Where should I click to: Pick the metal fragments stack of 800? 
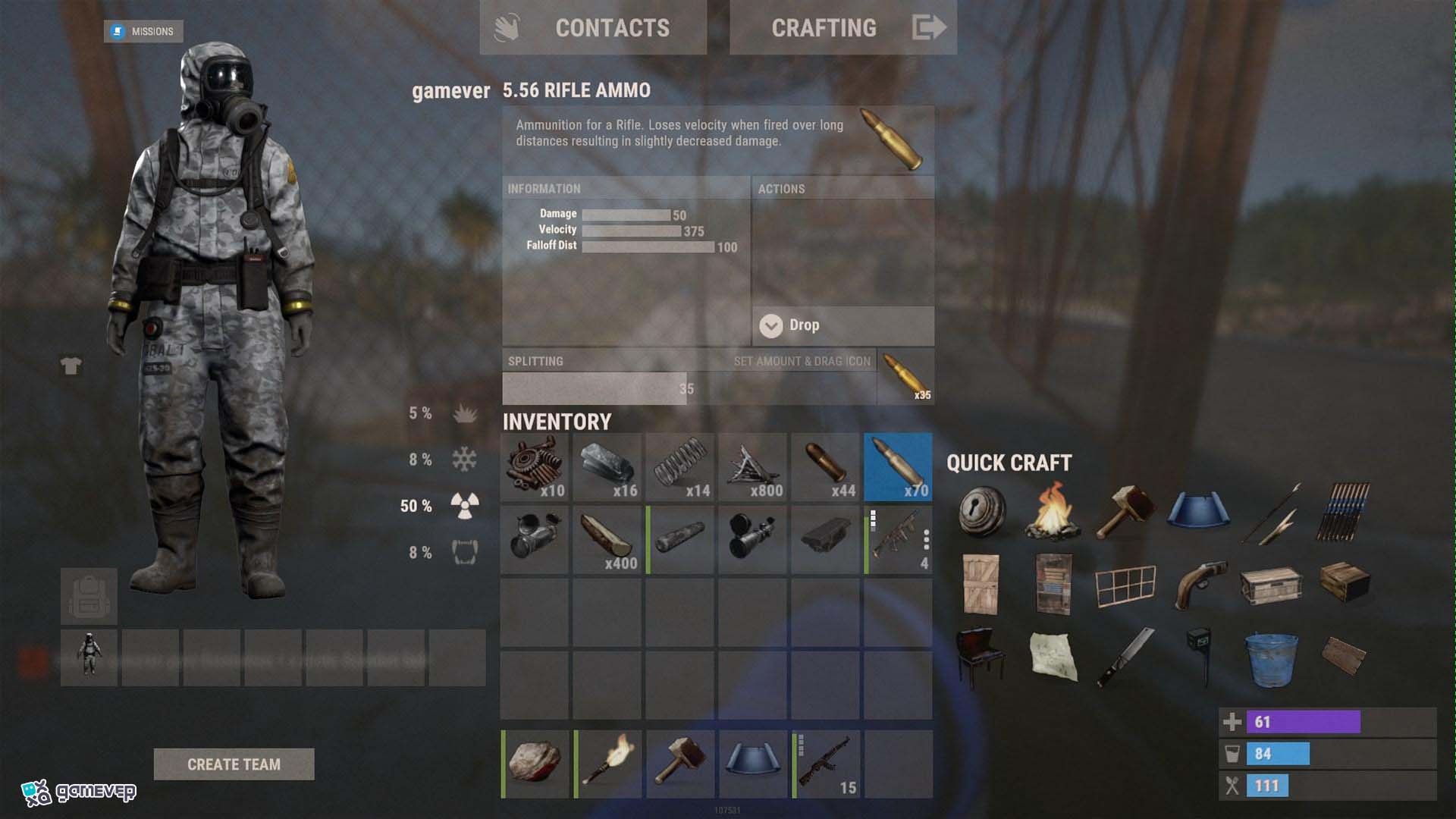tap(753, 467)
